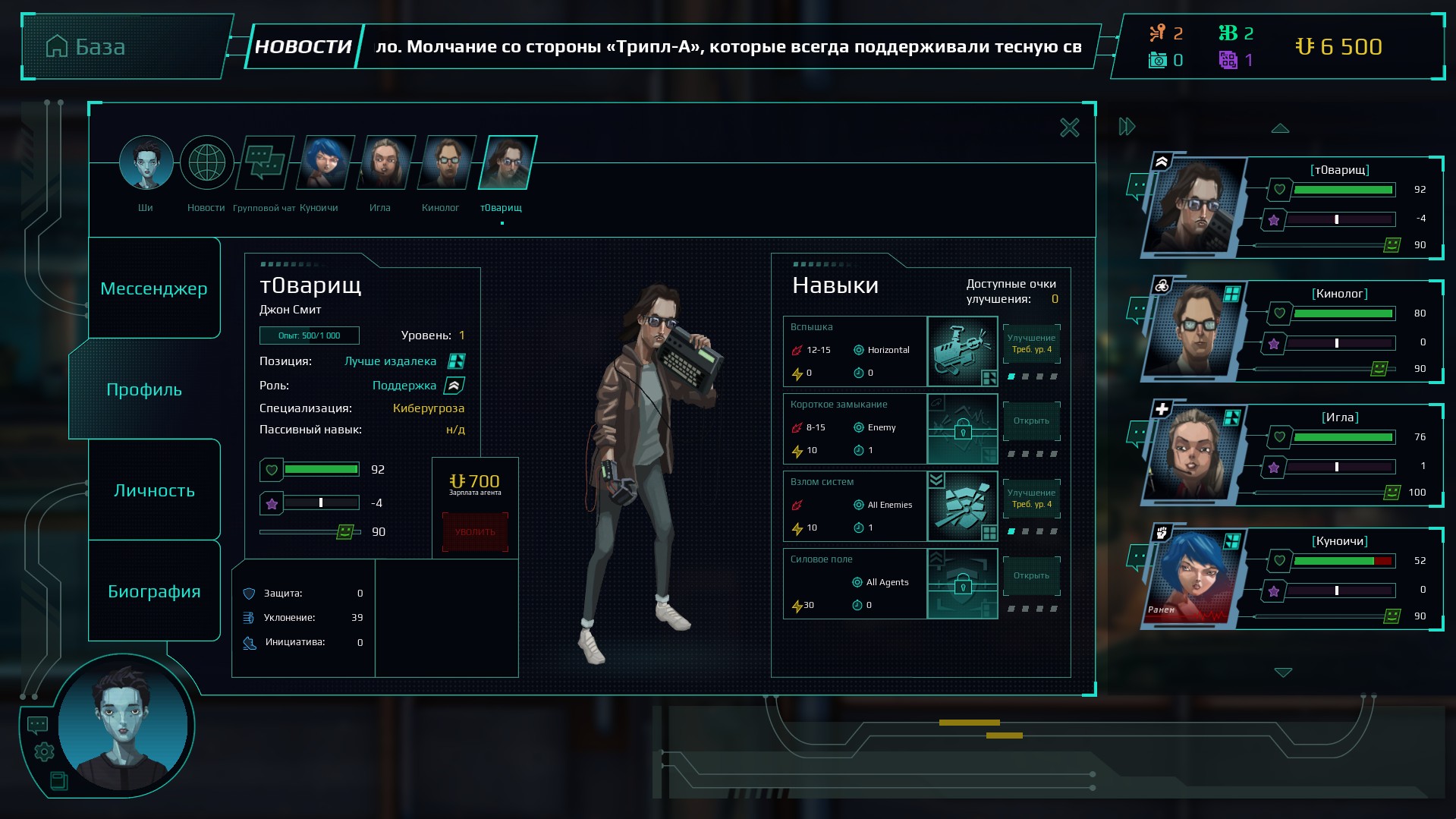The image size is (1456, 819).
Task: Open the settings gear icon bottom left
Action: (x=43, y=753)
